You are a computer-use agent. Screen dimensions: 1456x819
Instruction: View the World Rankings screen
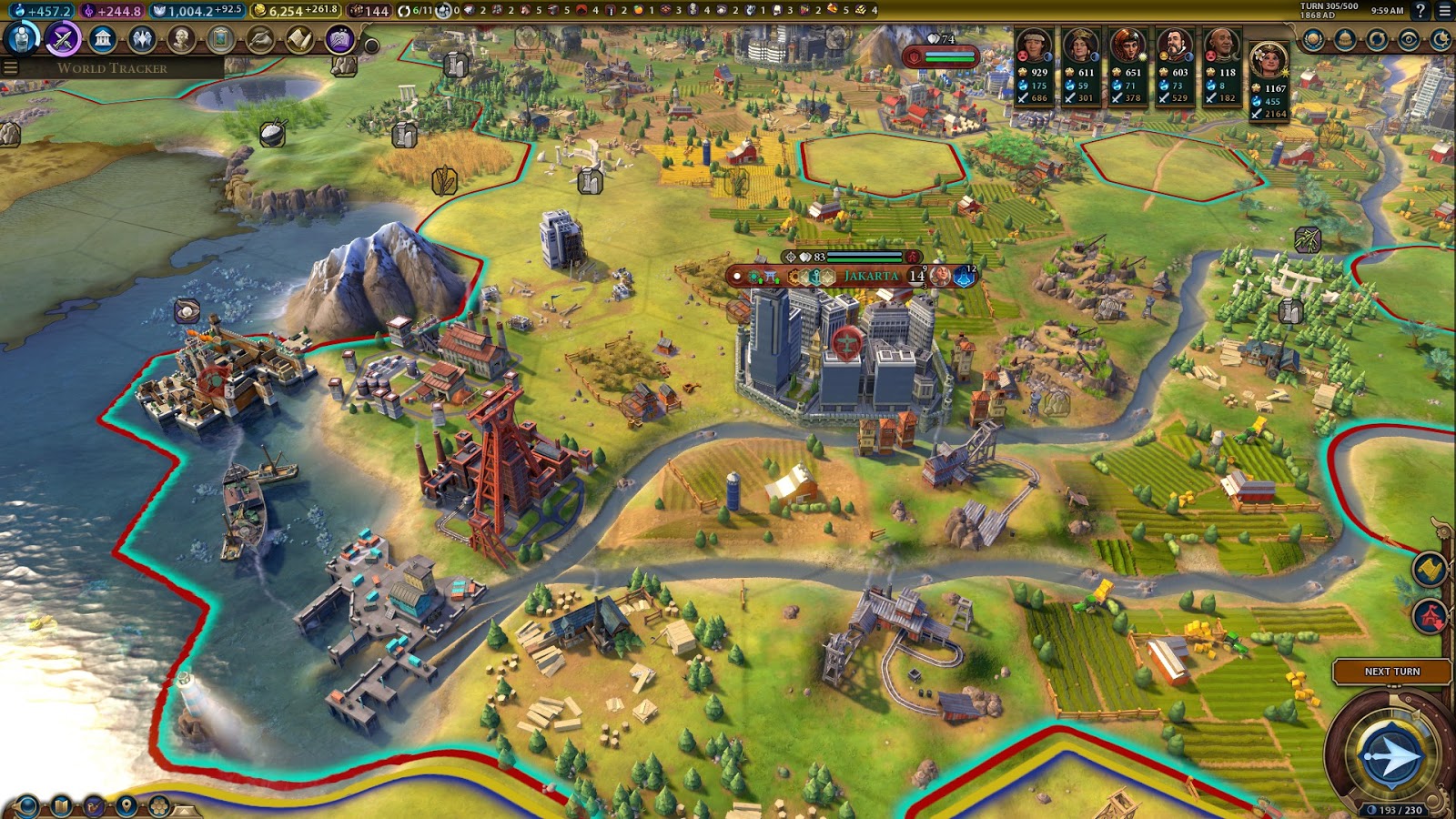pyautogui.click(x=1313, y=38)
